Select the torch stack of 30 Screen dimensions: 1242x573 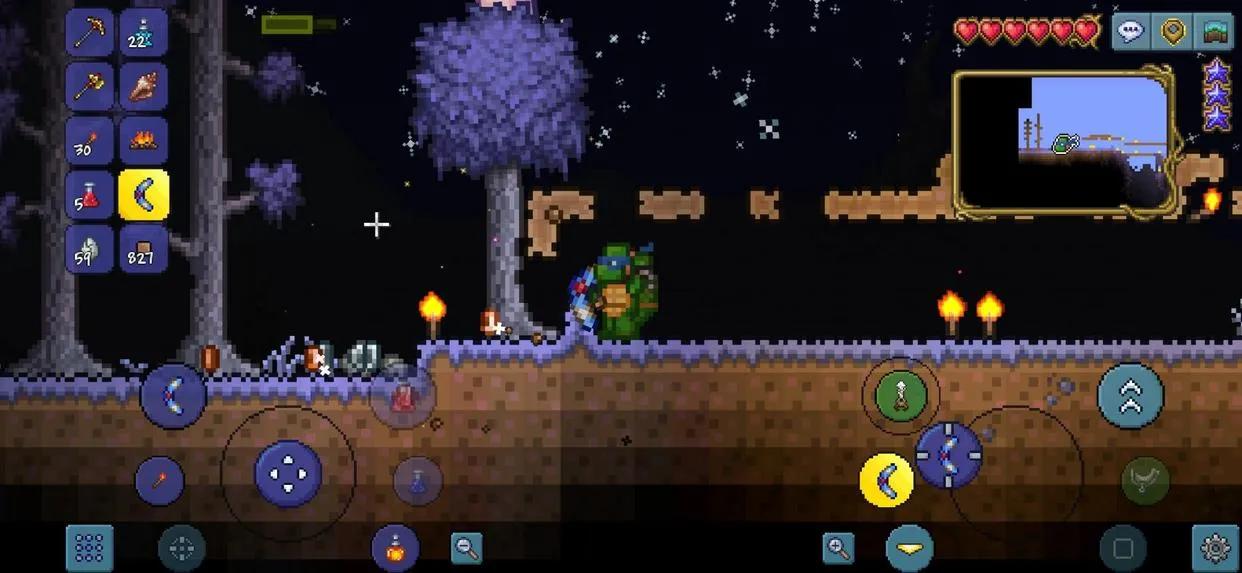point(90,141)
